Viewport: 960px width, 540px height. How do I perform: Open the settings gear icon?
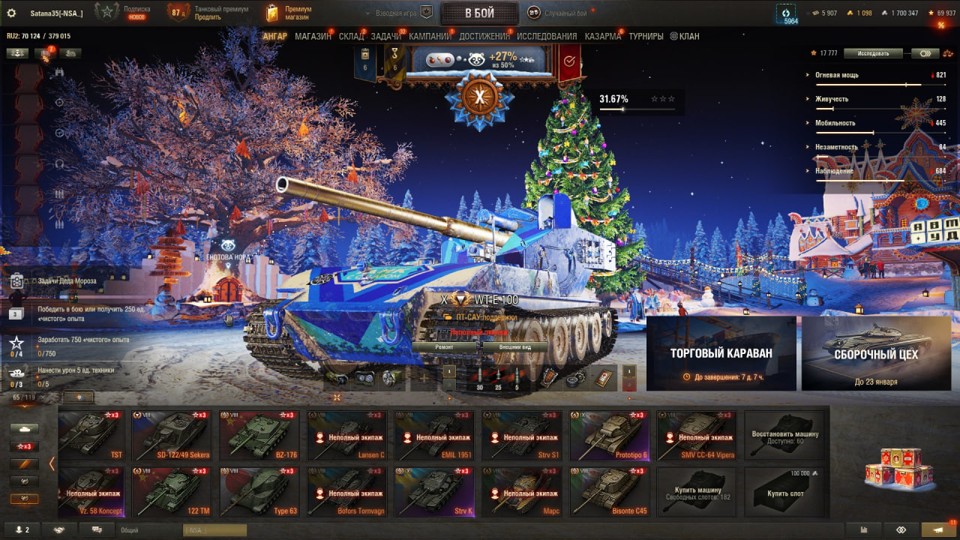point(12,13)
